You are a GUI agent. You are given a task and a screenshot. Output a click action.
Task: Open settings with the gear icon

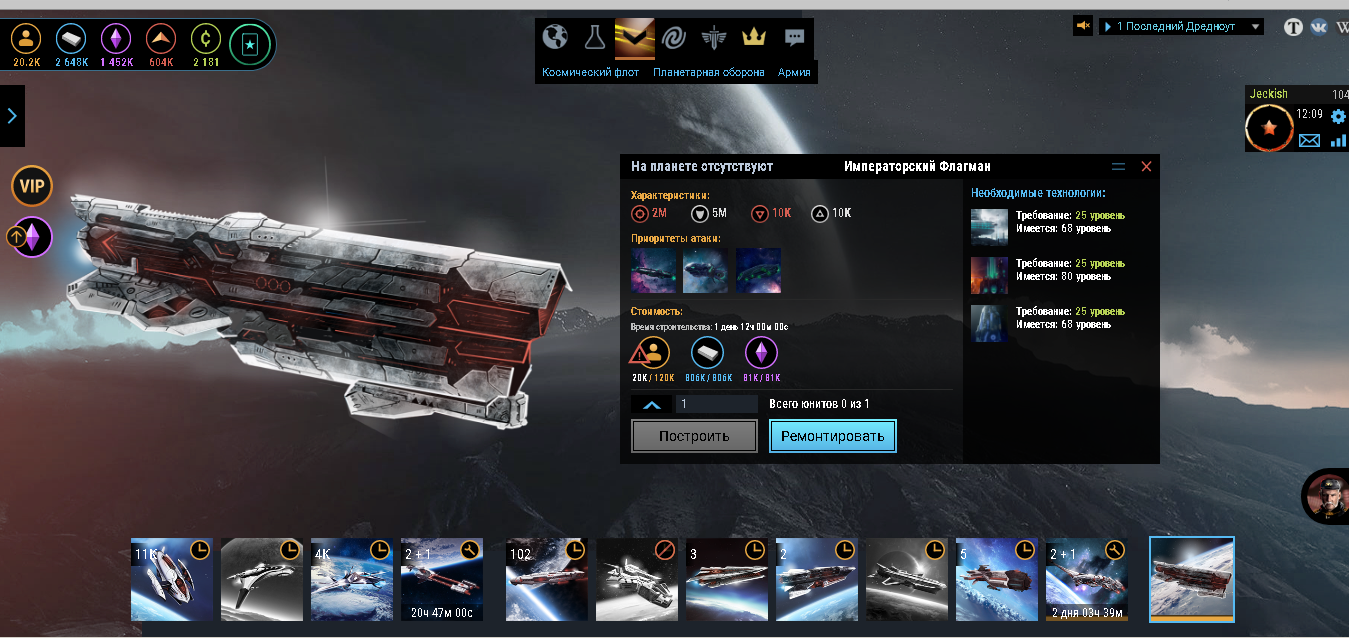coord(1338,117)
